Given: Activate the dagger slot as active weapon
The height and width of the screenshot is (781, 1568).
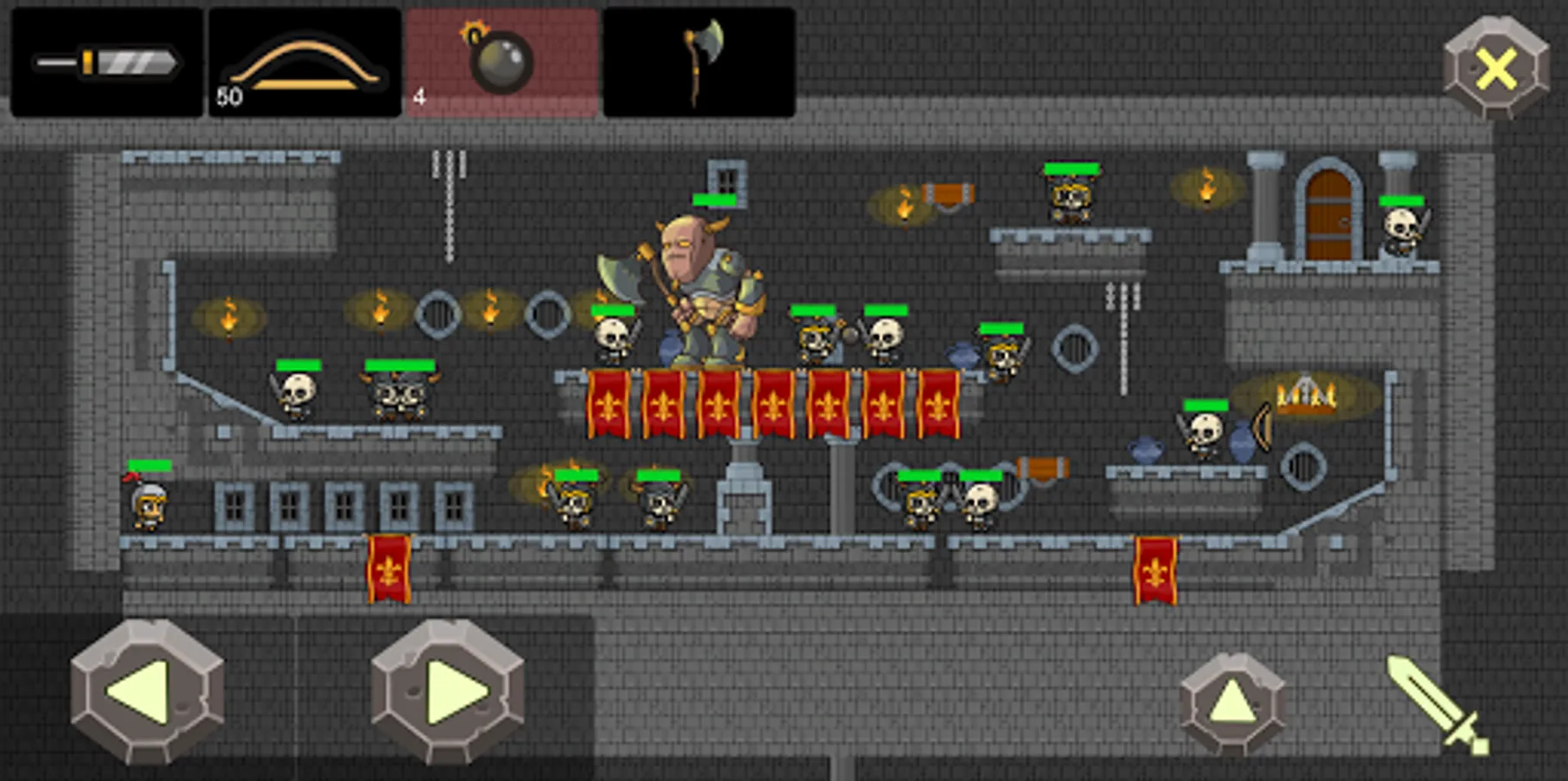Looking at the screenshot, I should coord(104,61).
